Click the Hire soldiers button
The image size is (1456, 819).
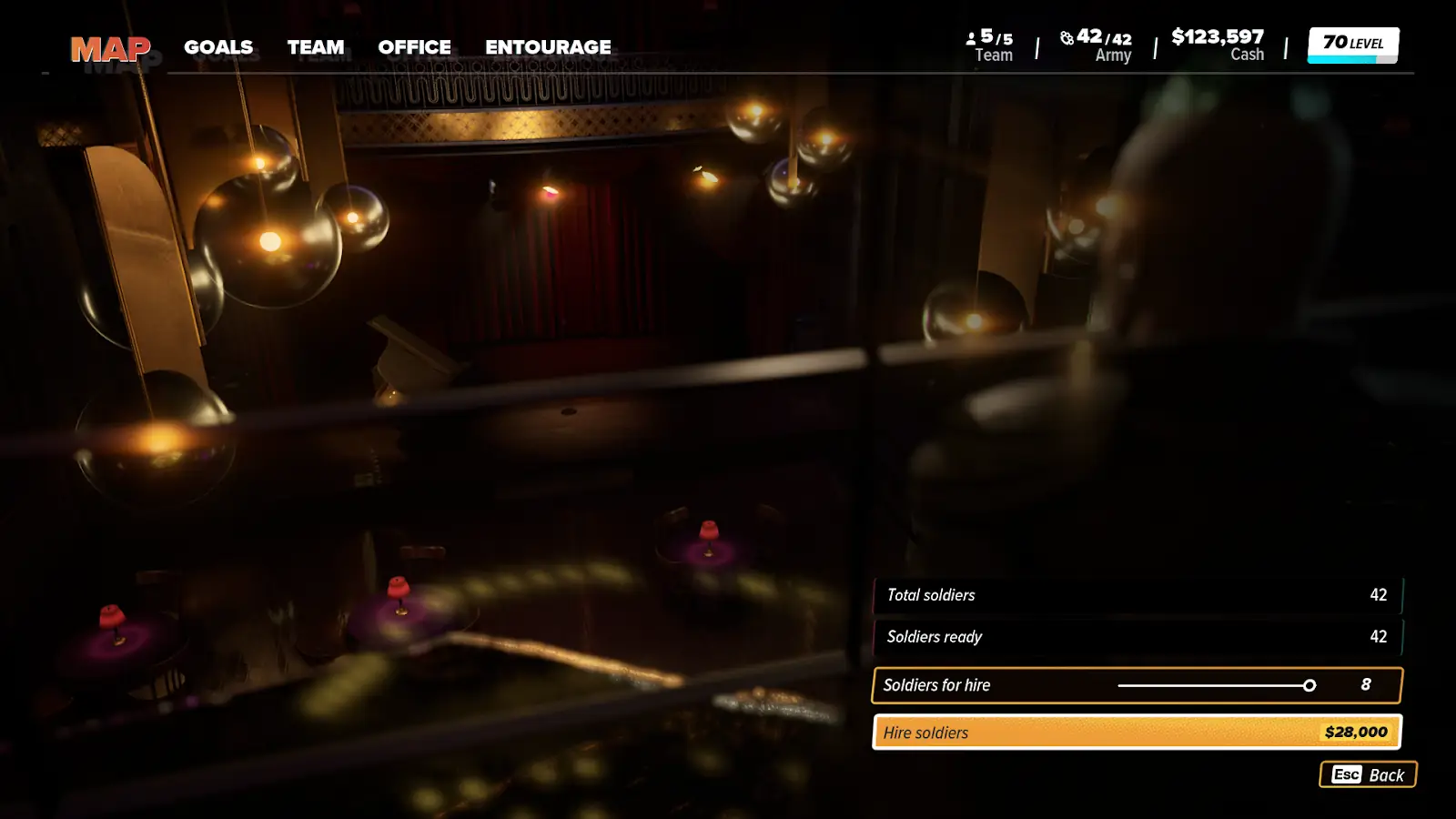pyautogui.click(x=1137, y=733)
